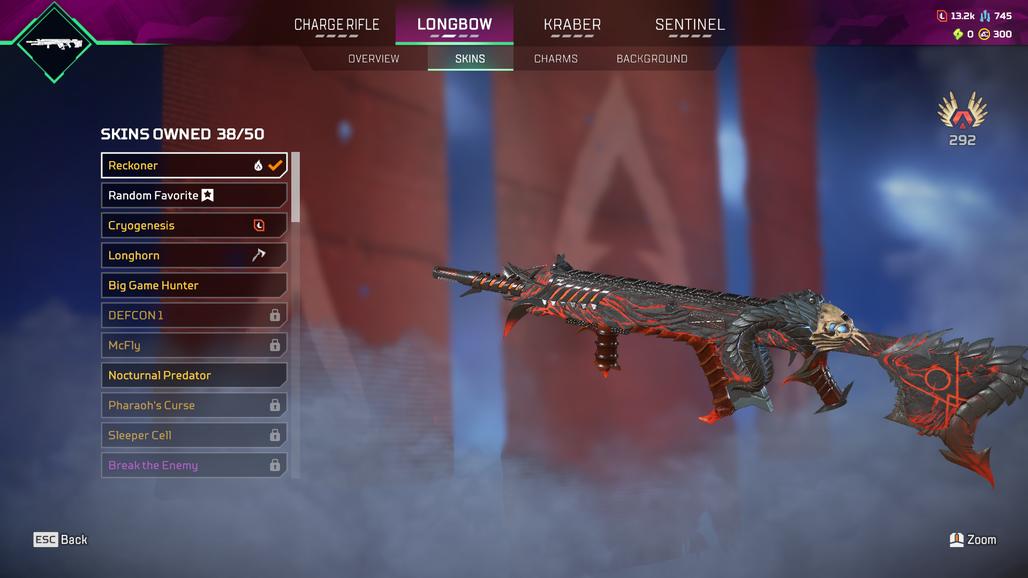Select the locked Sleeper Cell skin

194,435
